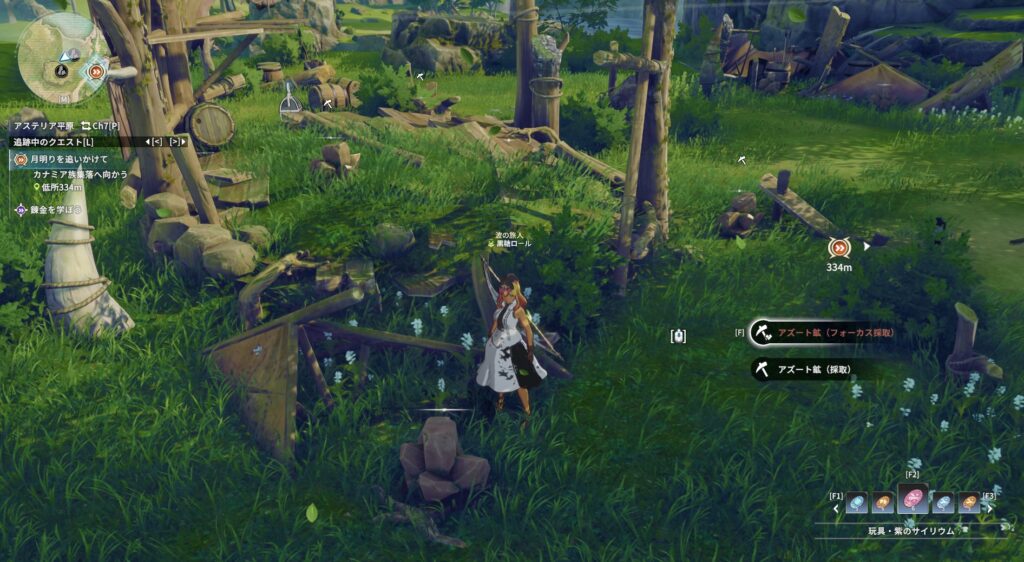This screenshot has width=1024, height=562.
Task: Select the orange quest marker on the minimap
Action: pyautogui.click(x=96, y=70)
